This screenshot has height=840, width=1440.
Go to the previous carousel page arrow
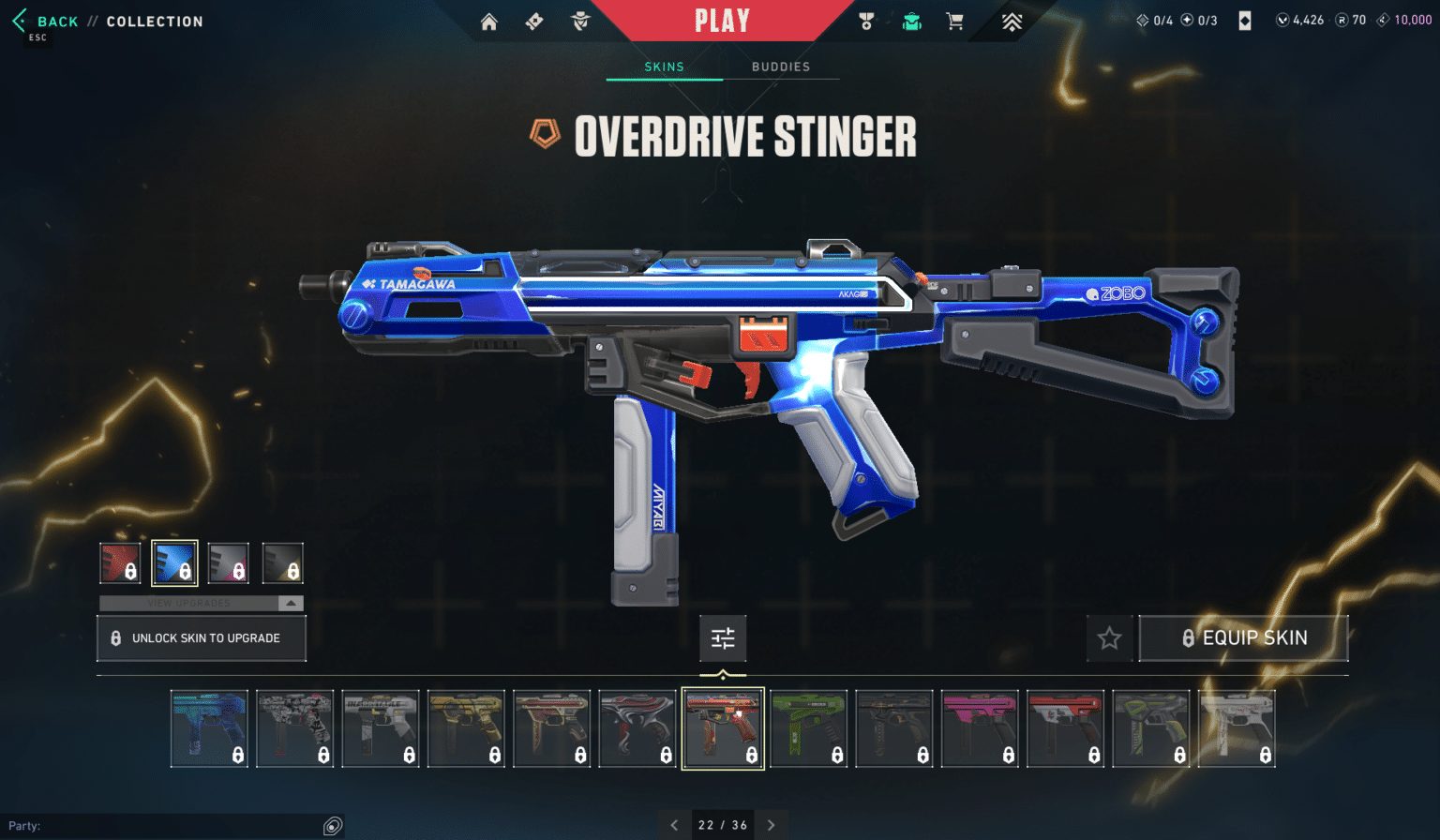point(673,824)
